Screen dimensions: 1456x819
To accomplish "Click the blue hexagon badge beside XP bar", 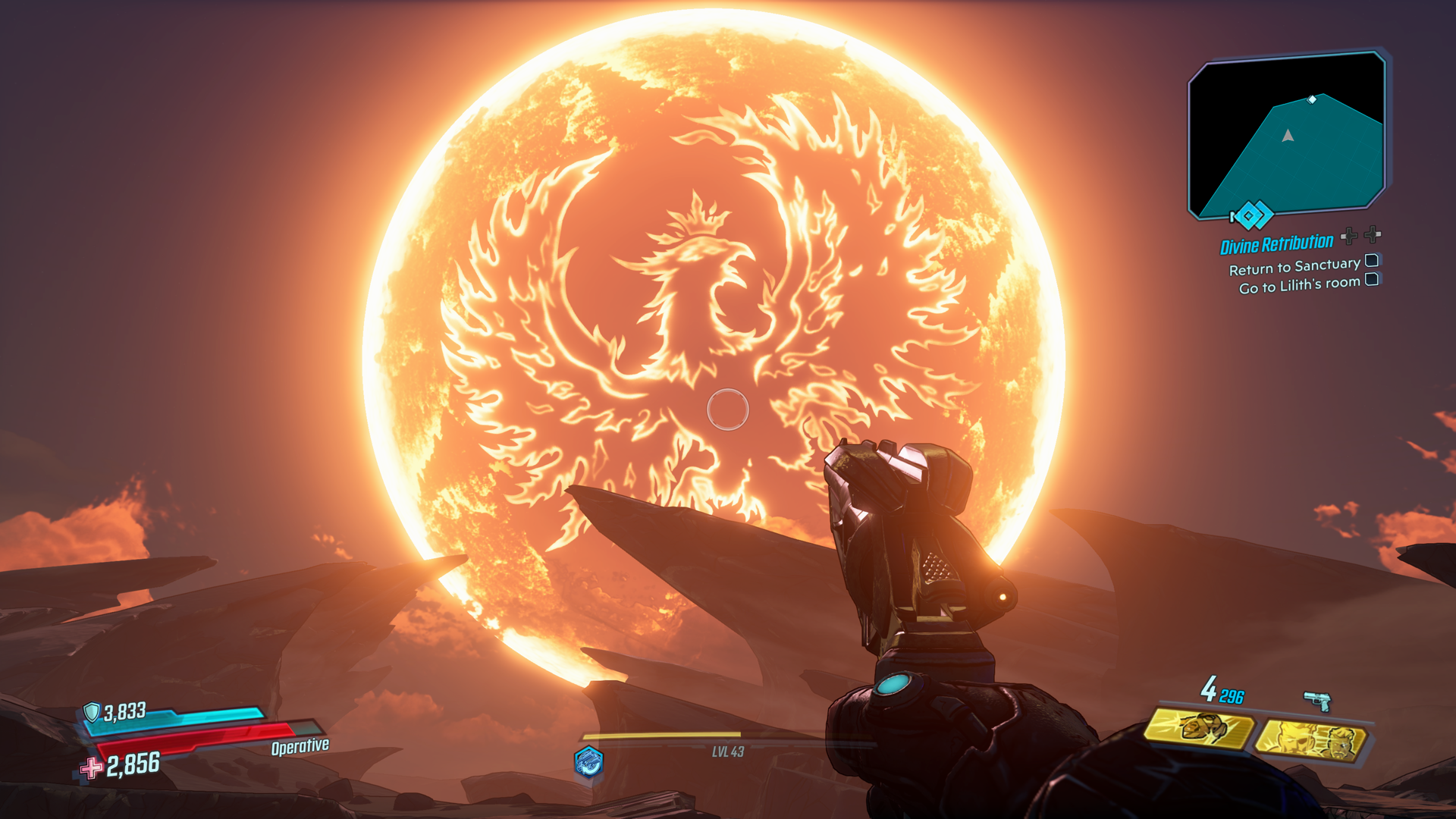I will (588, 761).
